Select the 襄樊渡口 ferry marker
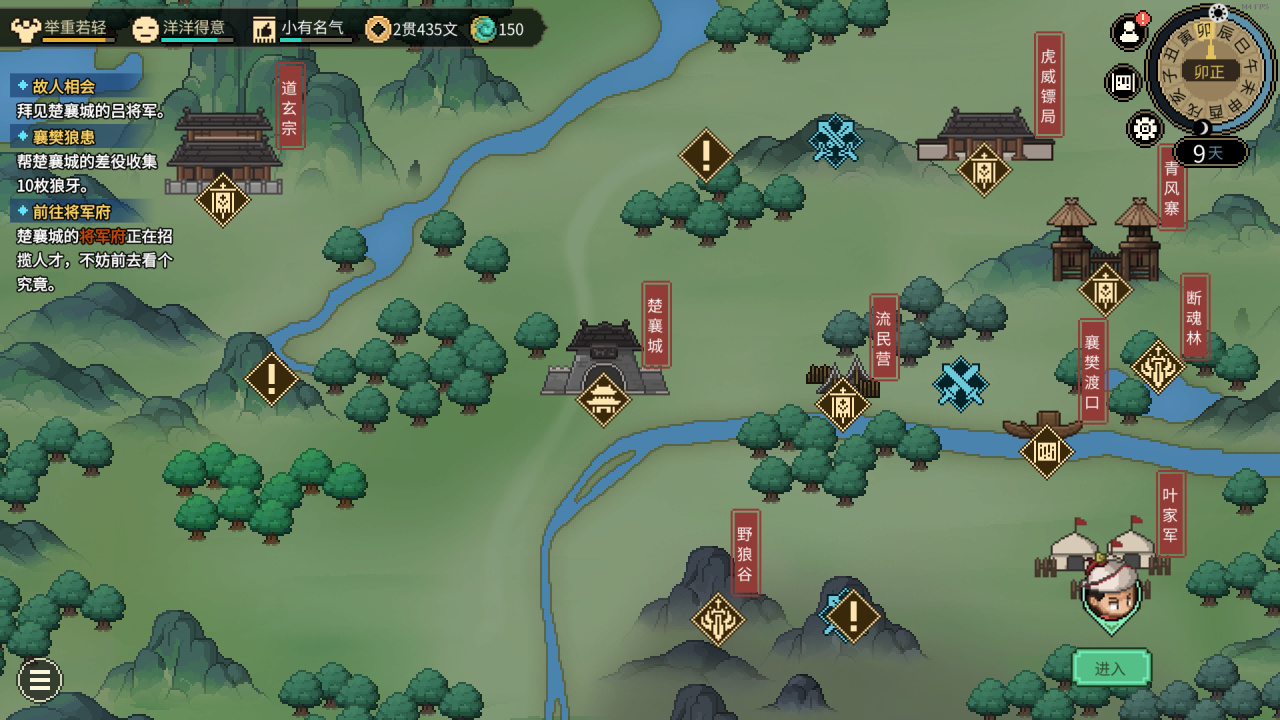 click(x=1046, y=451)
